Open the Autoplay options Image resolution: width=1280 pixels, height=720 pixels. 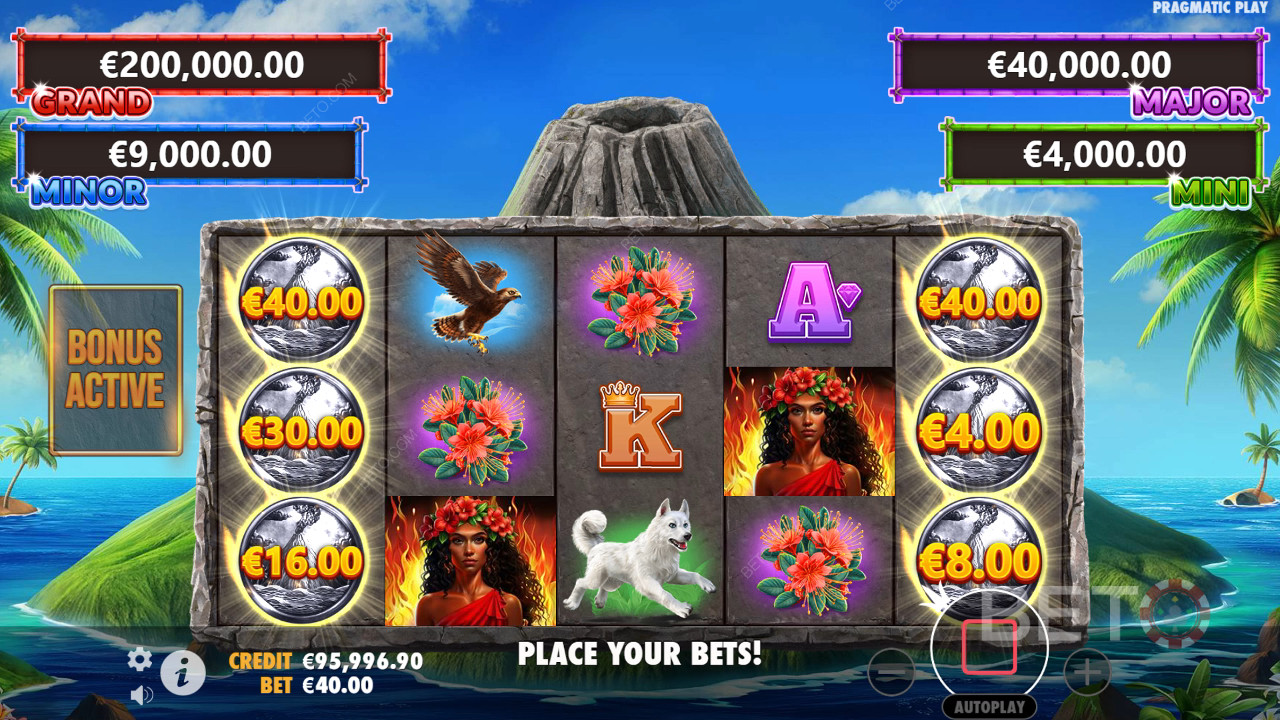pyautogui.click(x=989, y=706)
